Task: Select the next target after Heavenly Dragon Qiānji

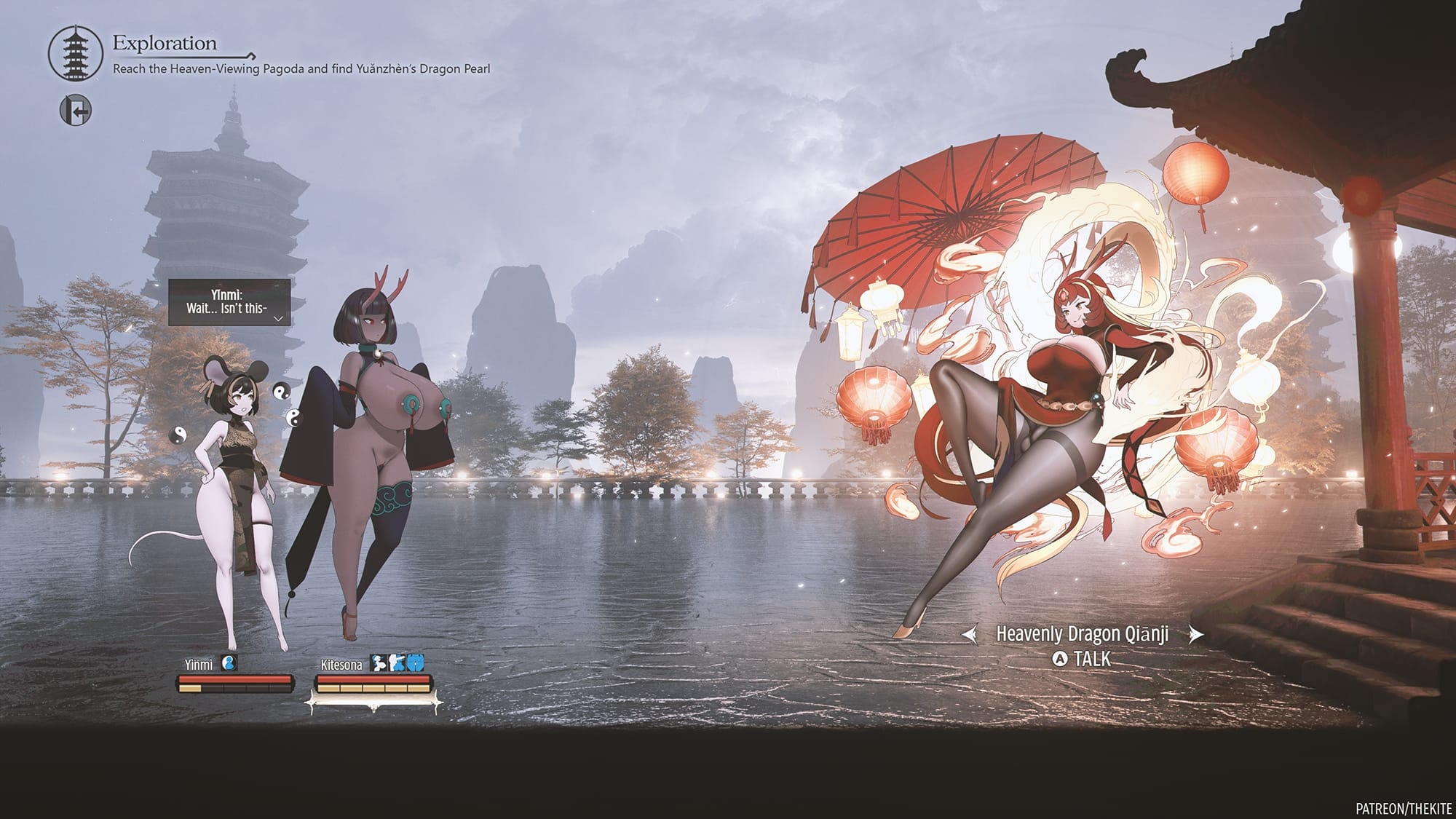Action: tap(1195, 635)
